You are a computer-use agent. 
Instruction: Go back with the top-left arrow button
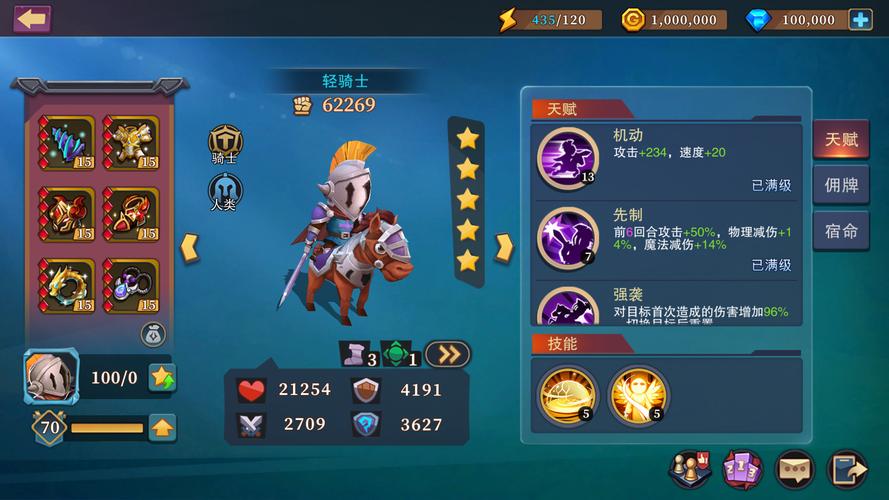point(31,19)
